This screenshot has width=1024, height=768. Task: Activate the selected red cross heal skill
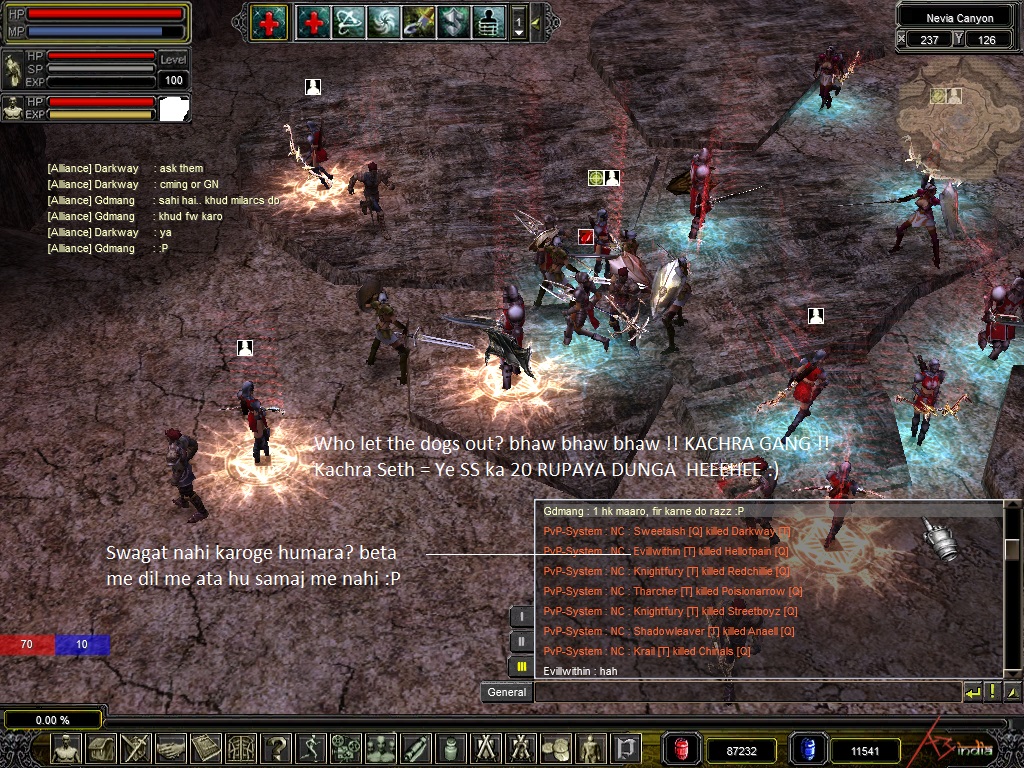(x=269, y=21)
